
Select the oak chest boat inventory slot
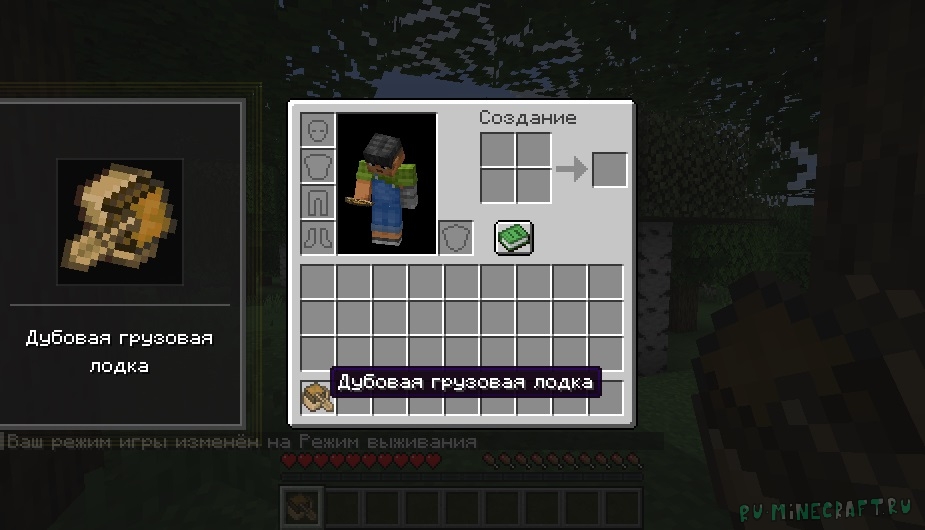click(317, 397)
